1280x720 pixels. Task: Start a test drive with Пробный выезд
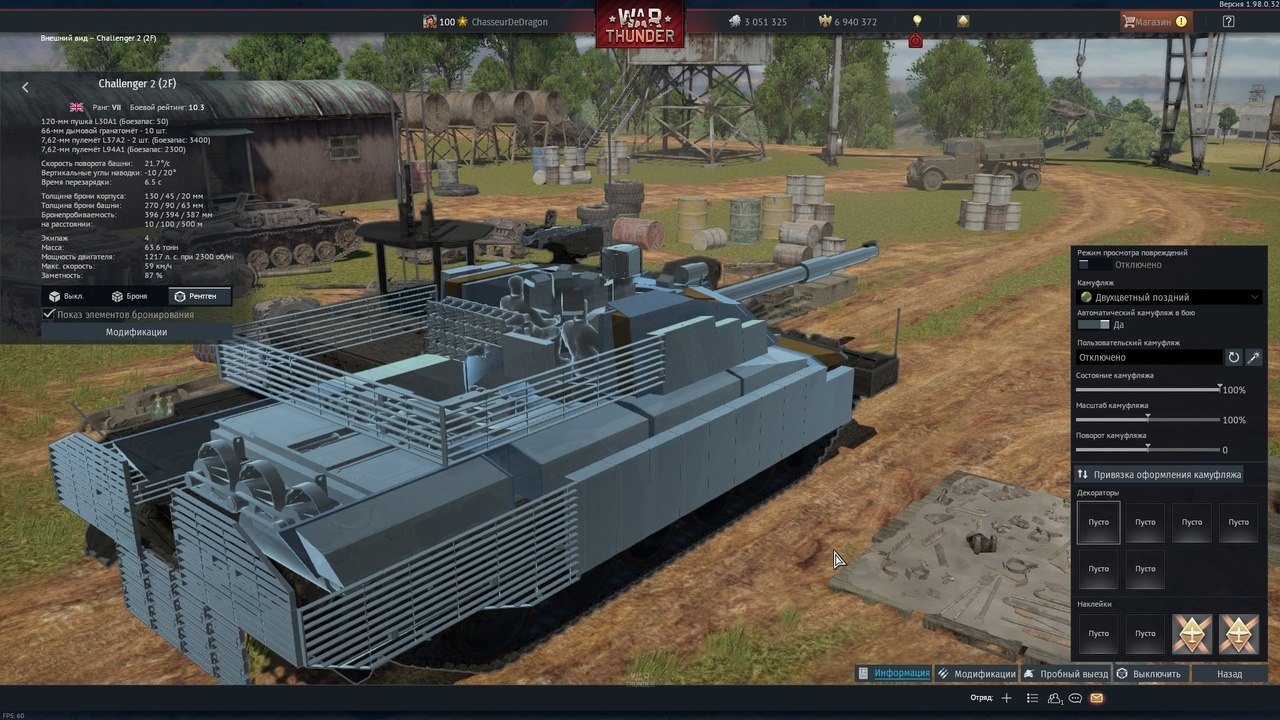tap(1065, 674)
